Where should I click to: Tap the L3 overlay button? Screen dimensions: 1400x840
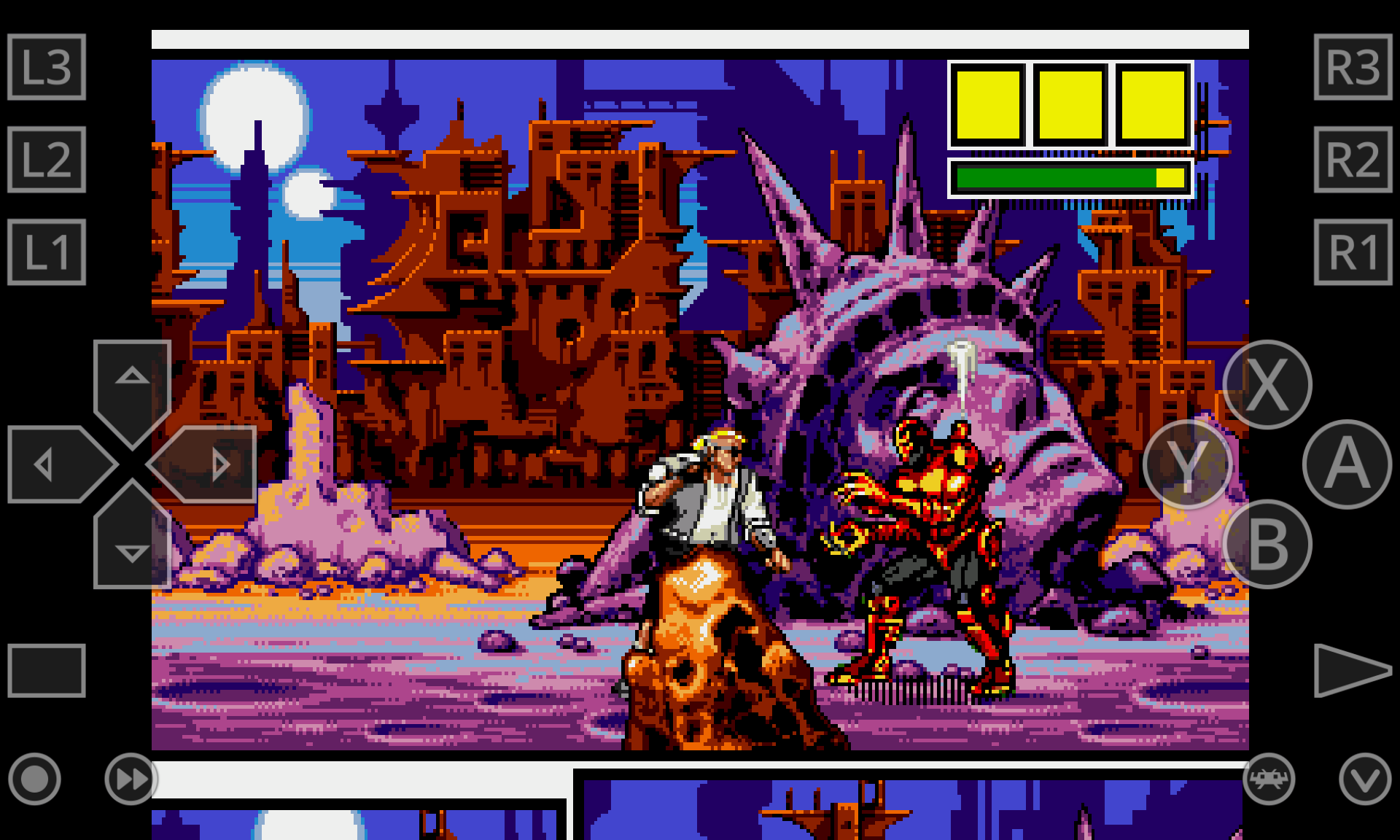tap(47, 67)
